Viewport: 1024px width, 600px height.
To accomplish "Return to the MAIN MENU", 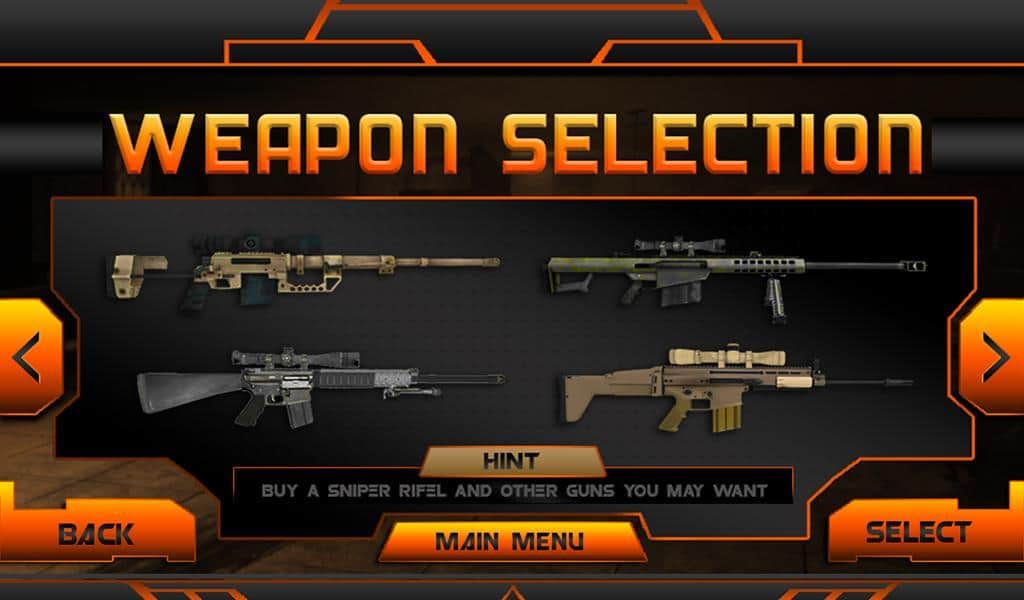I will point(510,542).
